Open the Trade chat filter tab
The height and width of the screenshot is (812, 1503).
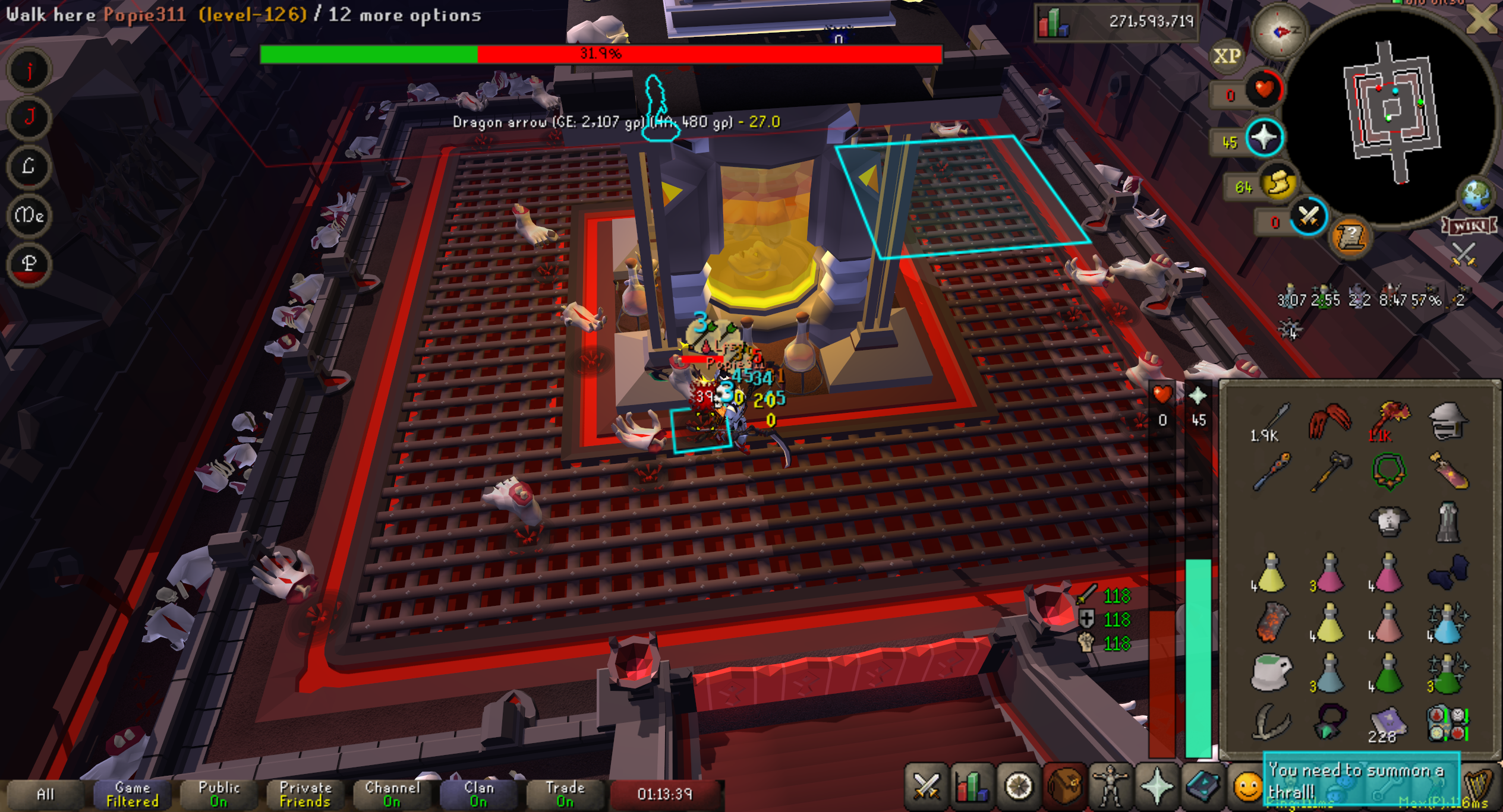[x=565, y=794]
